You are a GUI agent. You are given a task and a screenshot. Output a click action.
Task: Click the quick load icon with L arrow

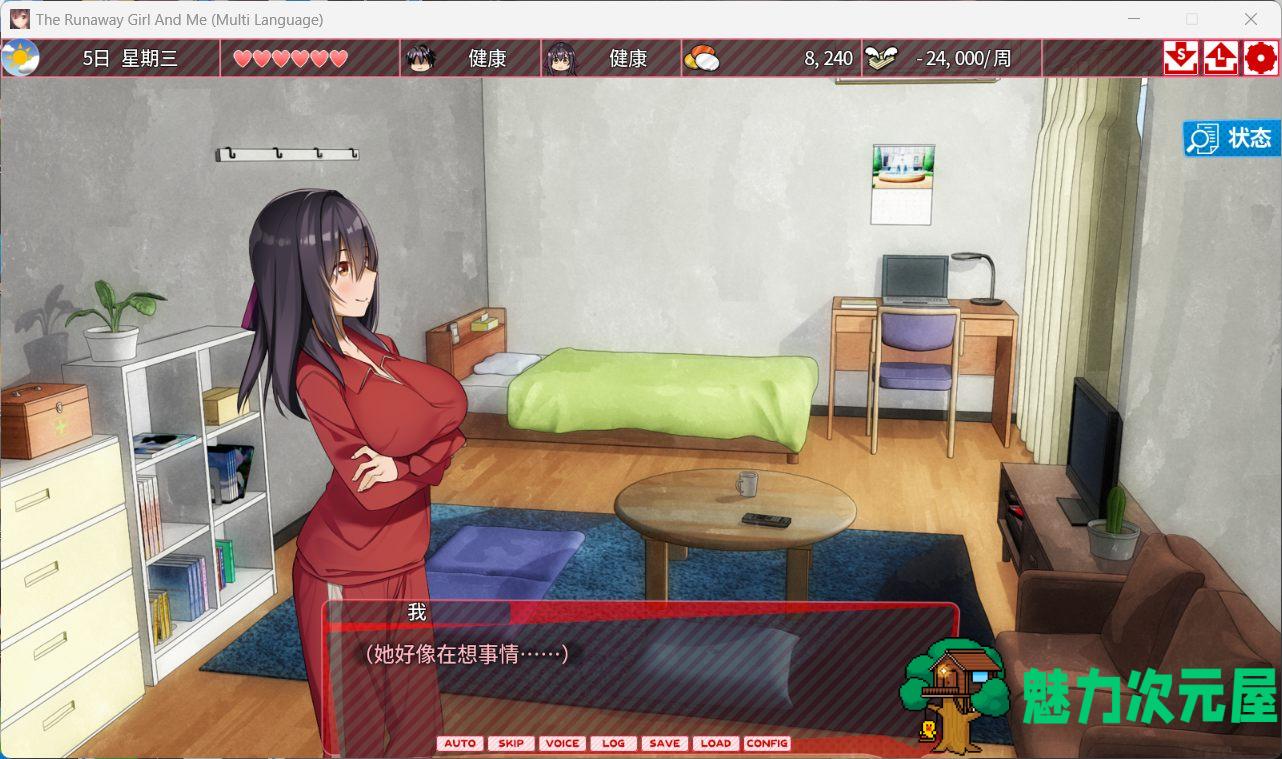point(1221,58)
